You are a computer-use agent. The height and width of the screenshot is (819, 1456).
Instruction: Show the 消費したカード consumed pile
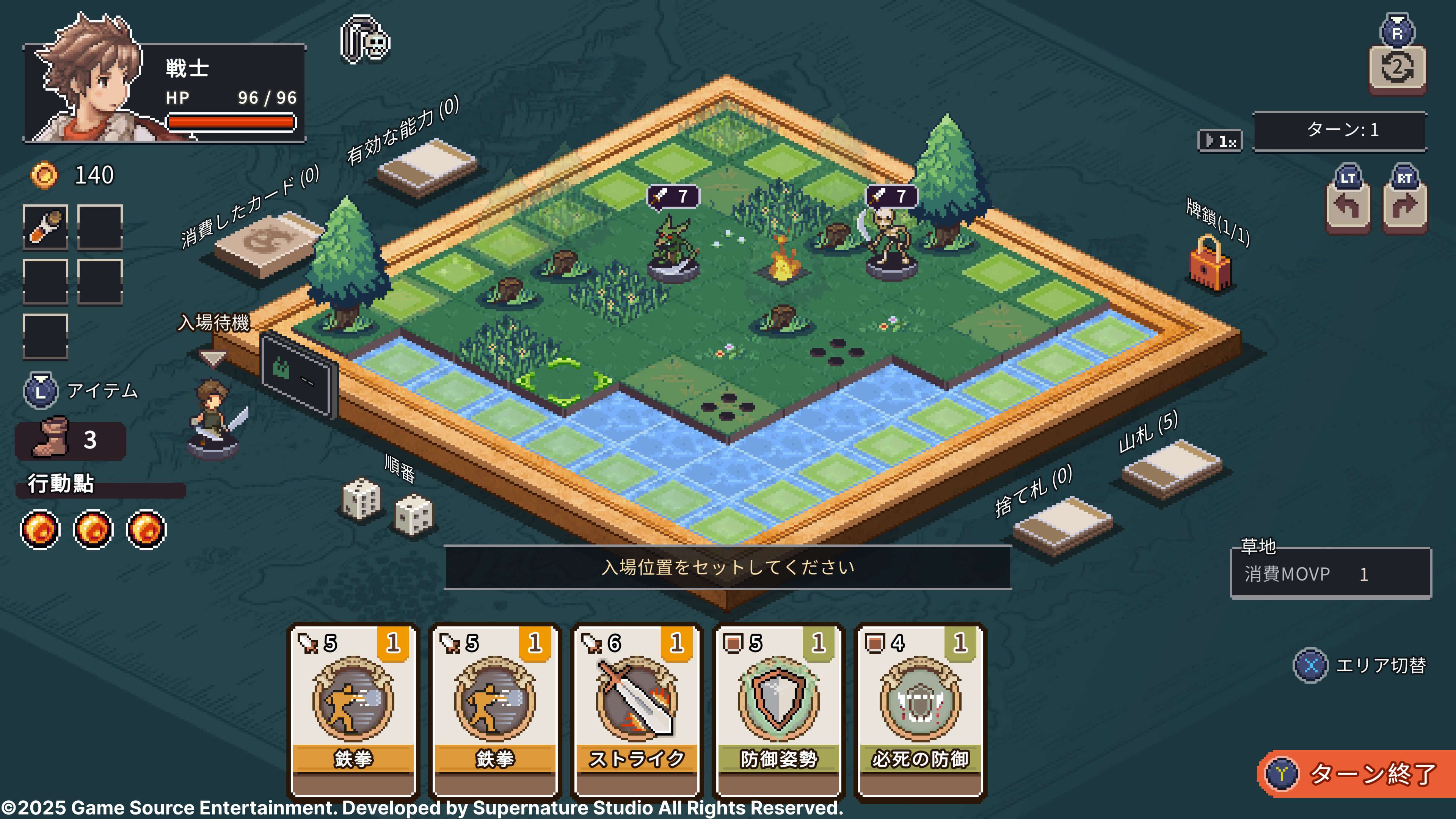[x=266, y=245]
